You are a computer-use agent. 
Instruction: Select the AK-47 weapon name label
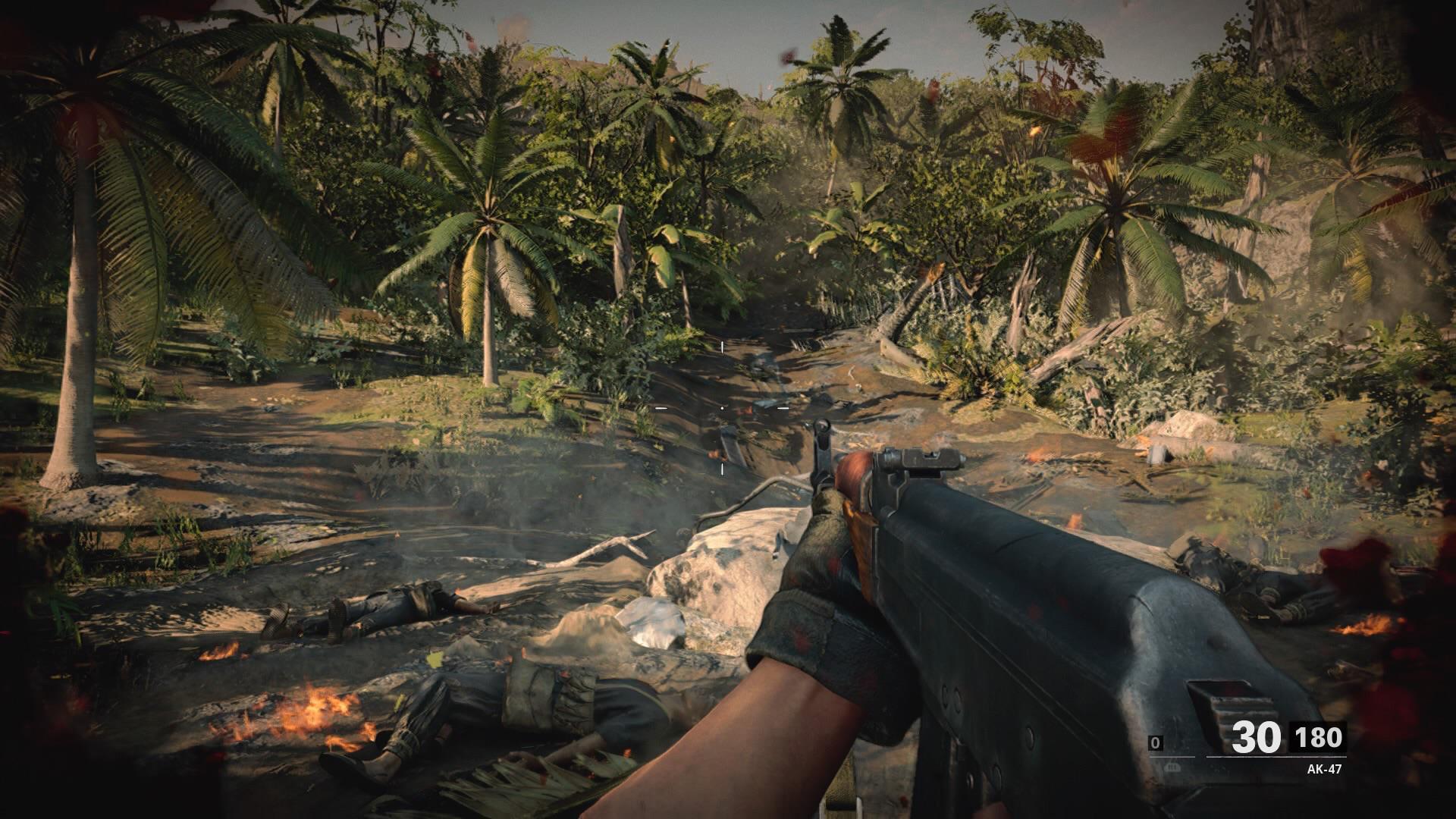tap(1325, 768)
